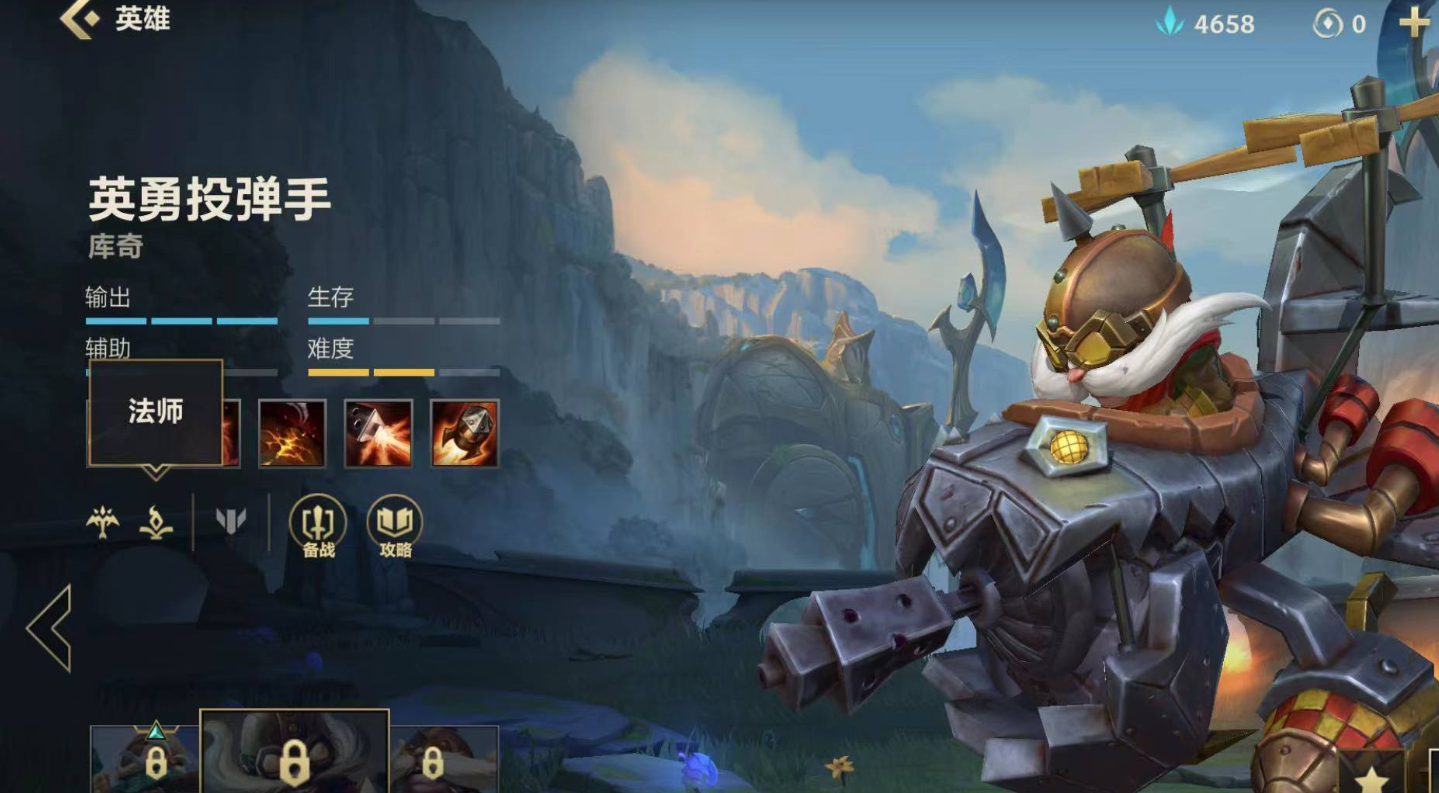
Task: Show the previous champion with left arrow
Action: tap(49, 628)
